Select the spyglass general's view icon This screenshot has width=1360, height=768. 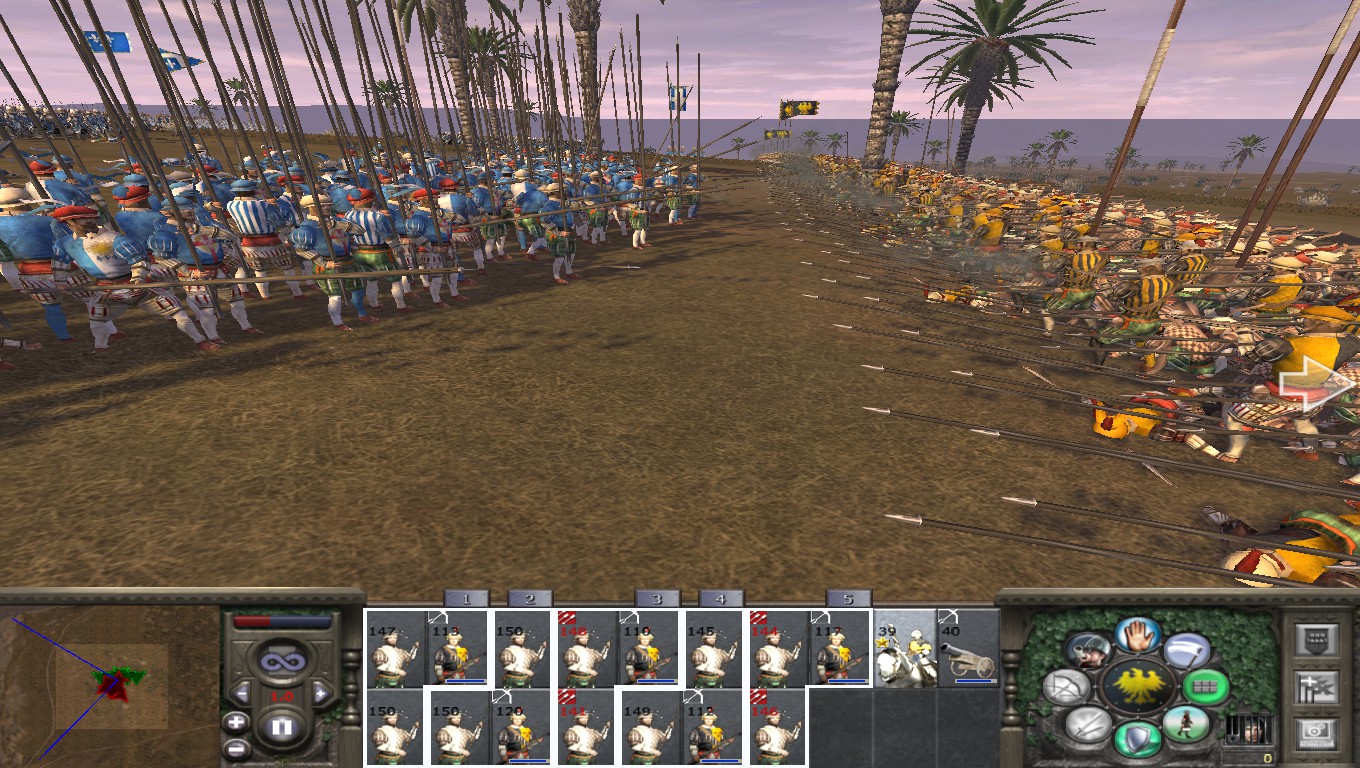click(1088, 650)
